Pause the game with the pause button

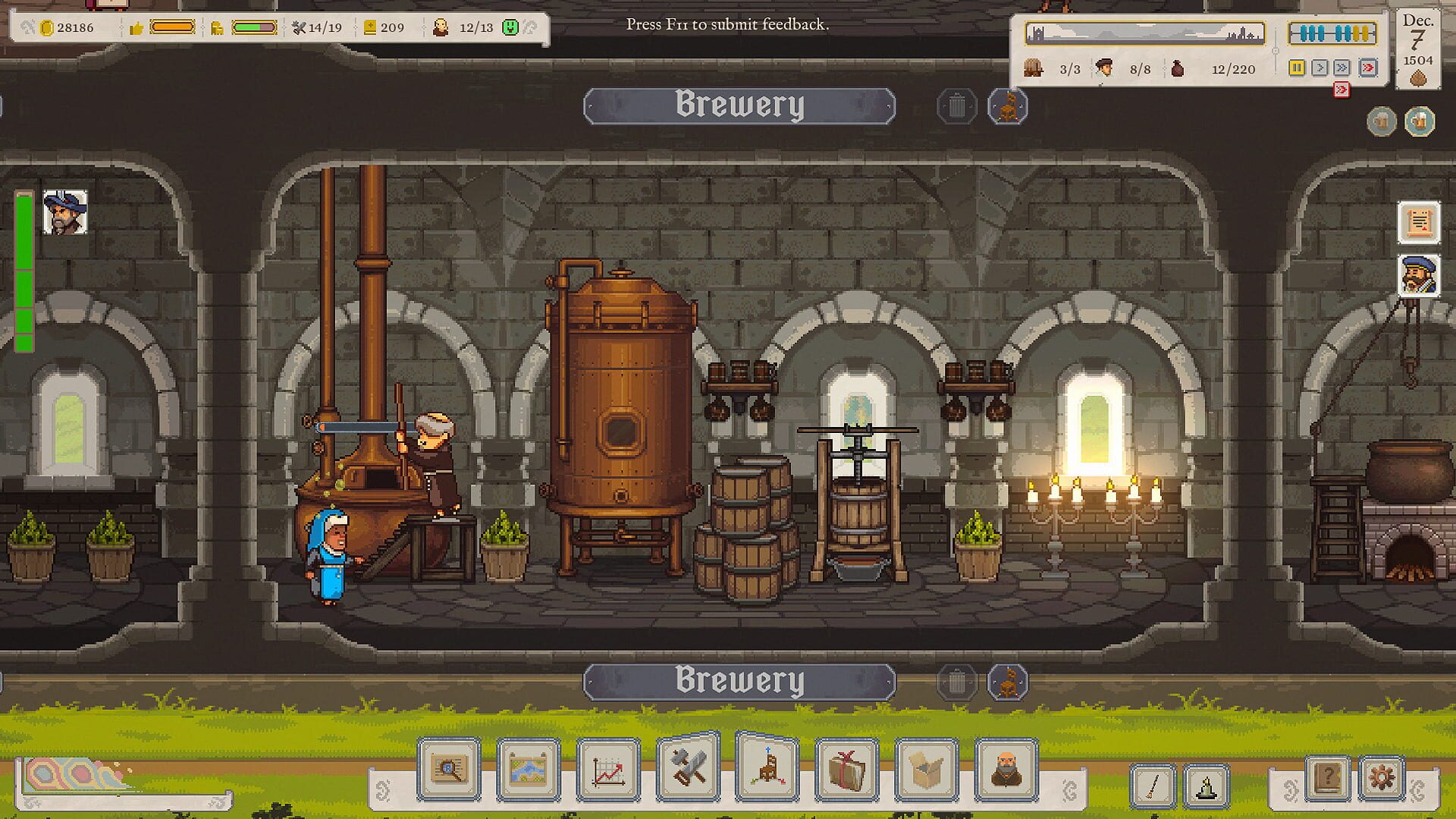pyautogui.click(x=1297, y=68)
